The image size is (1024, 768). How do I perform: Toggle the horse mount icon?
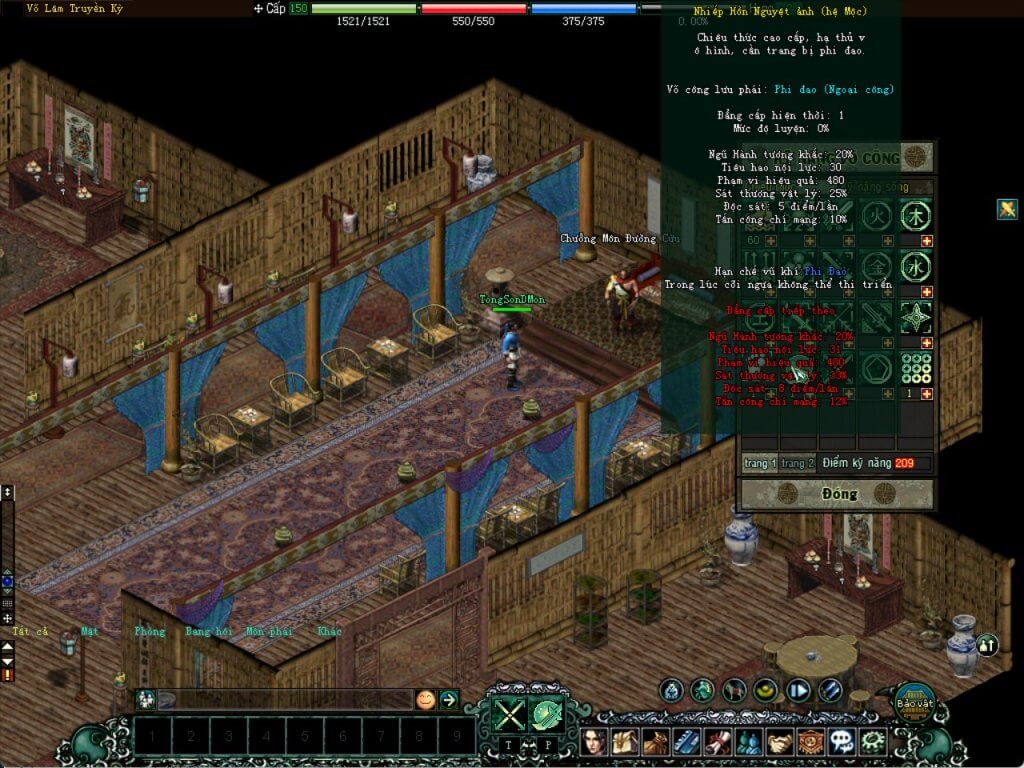735,690
